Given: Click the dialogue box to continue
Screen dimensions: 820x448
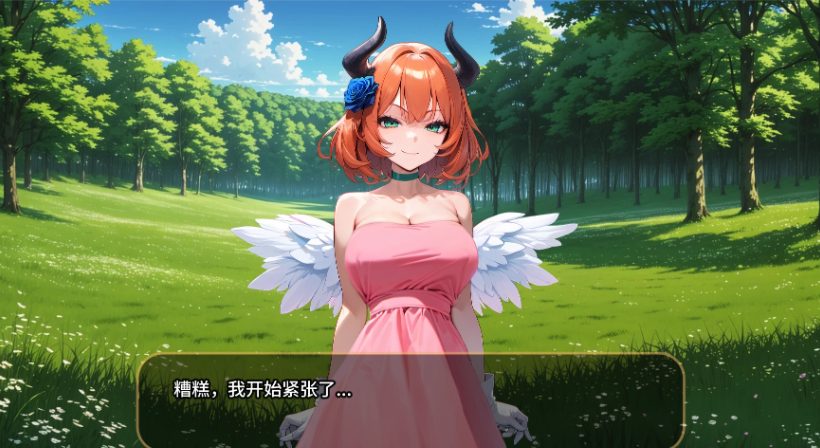Looking at the screenshot, I should tap(410, 399).
